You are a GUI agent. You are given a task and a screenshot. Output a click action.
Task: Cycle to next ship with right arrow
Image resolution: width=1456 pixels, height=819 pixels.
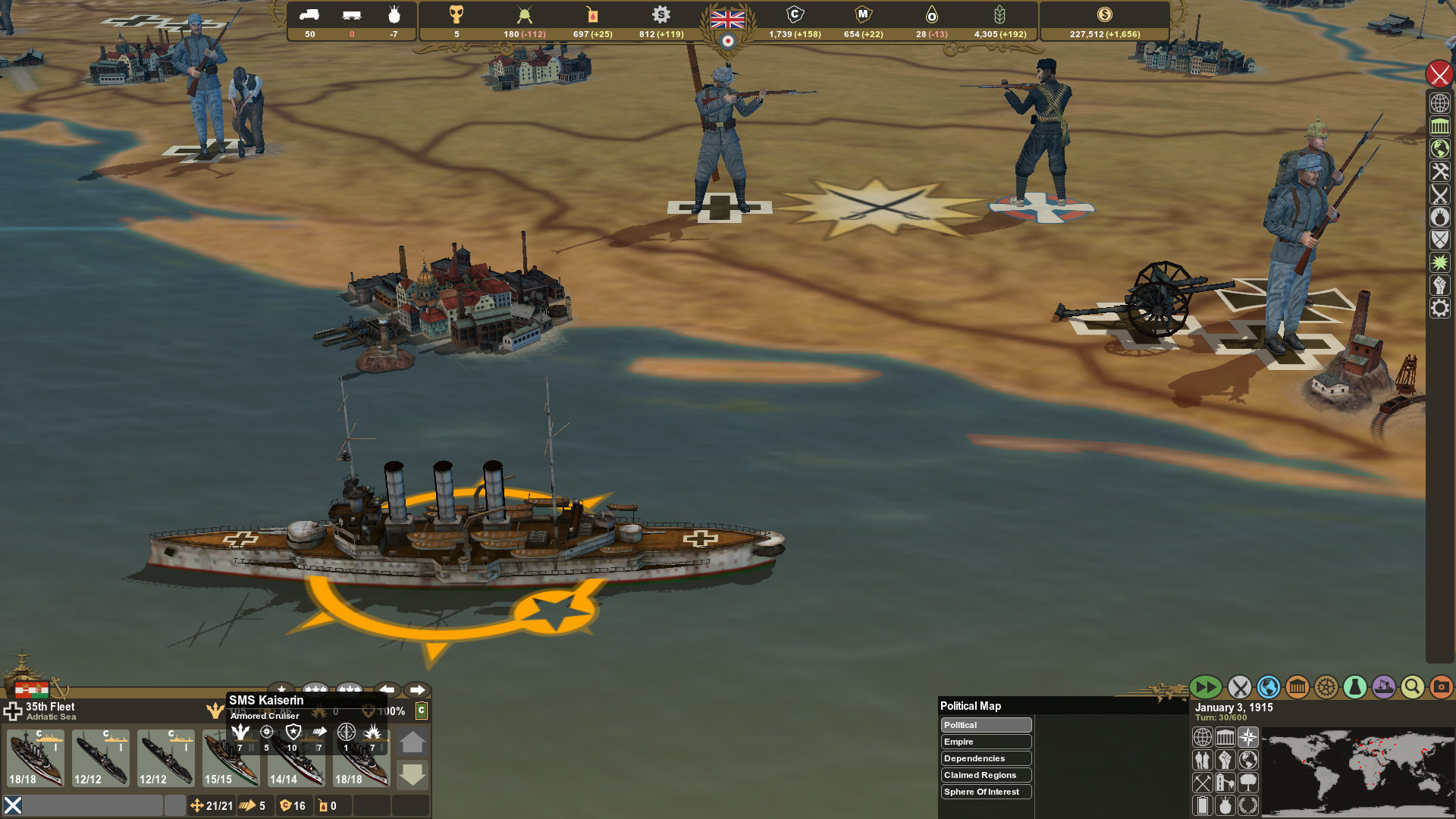416,691
